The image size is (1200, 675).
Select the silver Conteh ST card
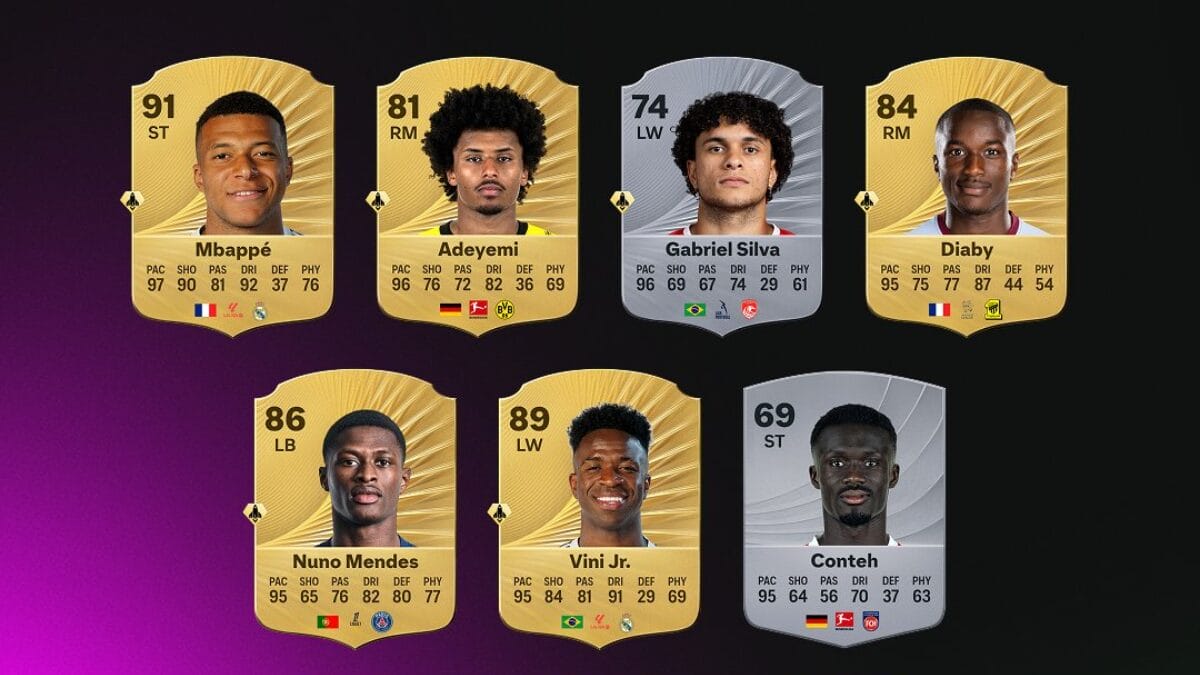(x=845, y=508)
